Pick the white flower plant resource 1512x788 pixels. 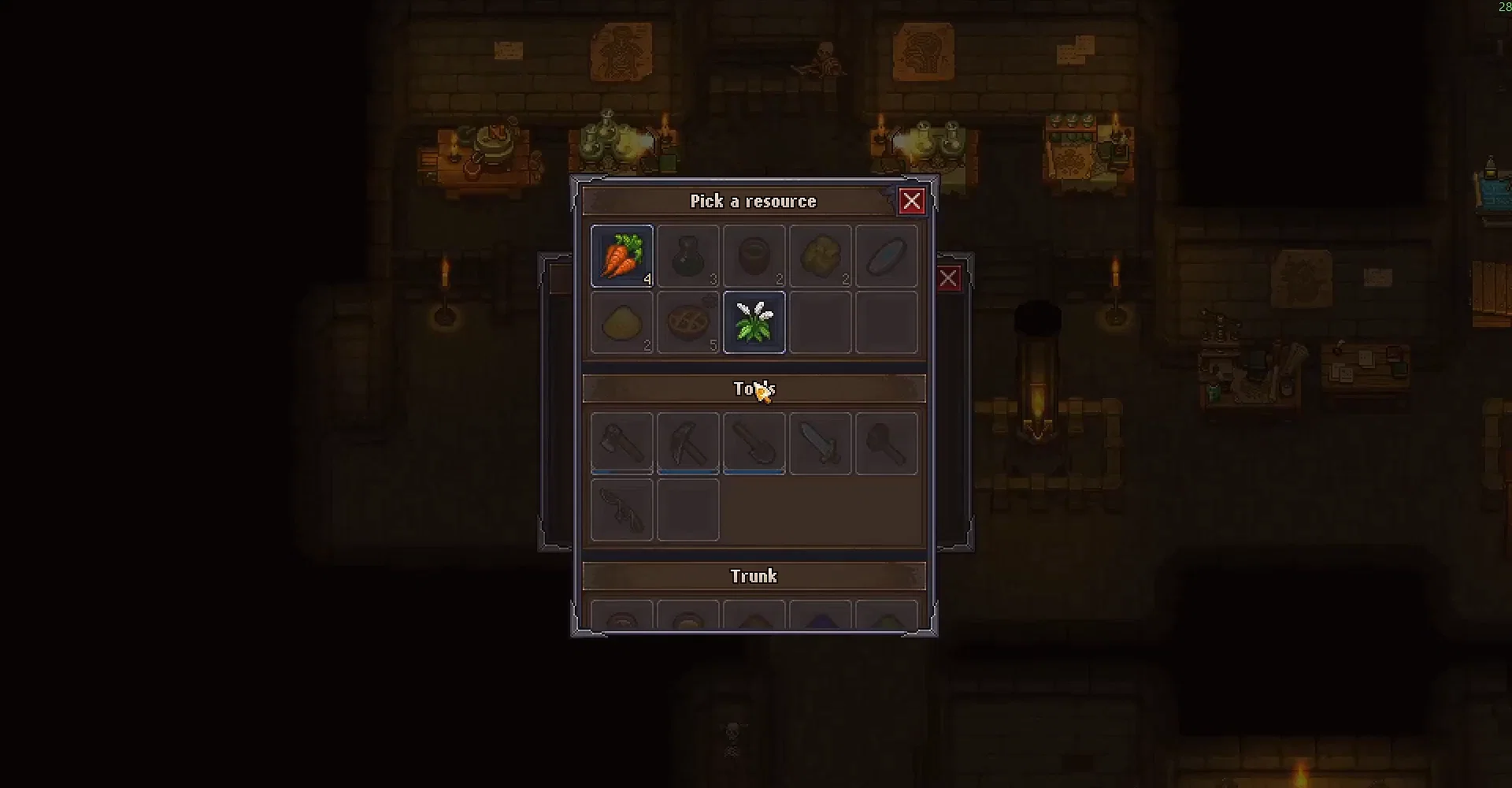click(754, 322)
